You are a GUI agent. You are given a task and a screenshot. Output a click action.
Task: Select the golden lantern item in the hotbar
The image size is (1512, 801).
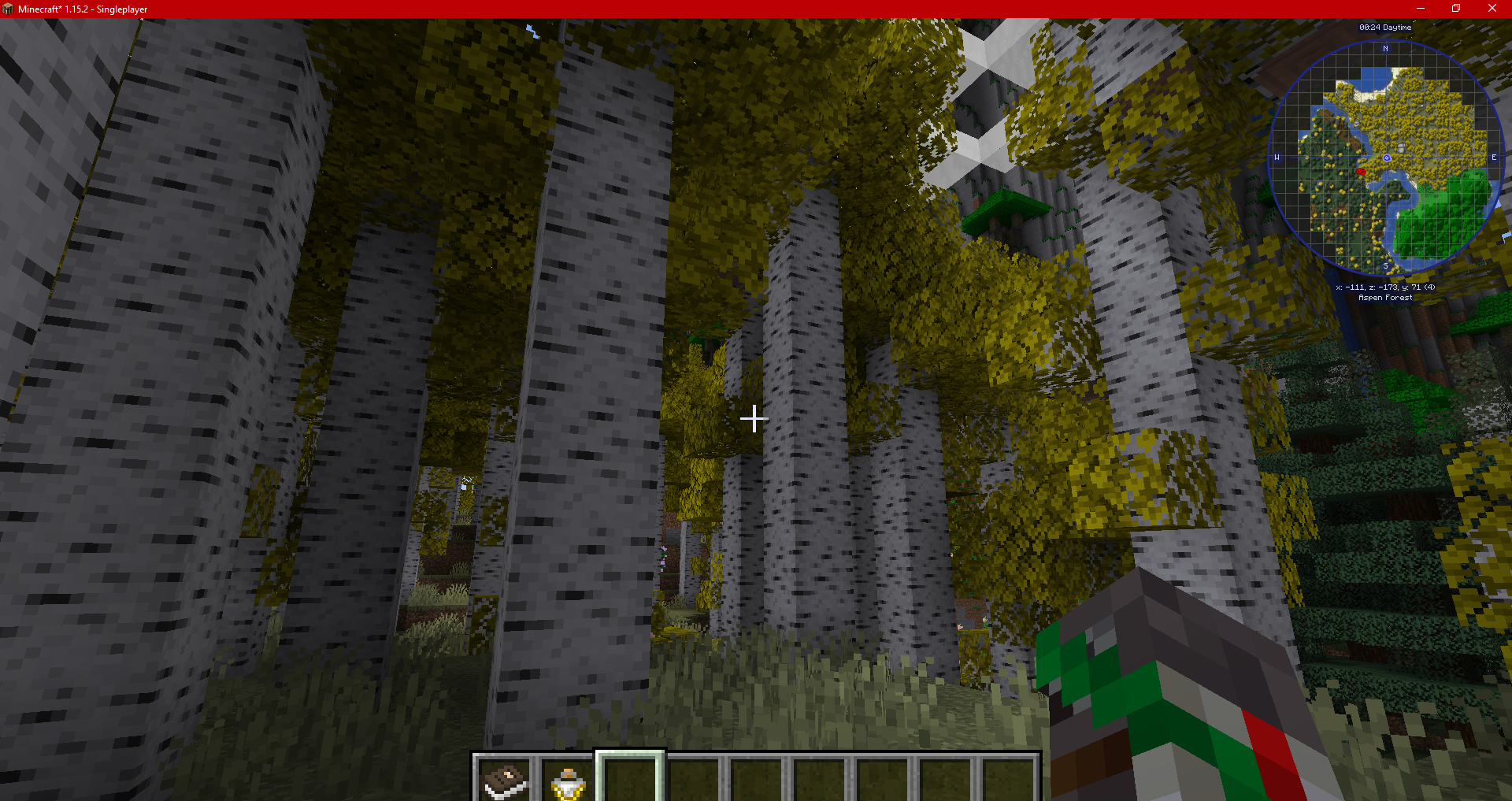(x=569, y=780)
